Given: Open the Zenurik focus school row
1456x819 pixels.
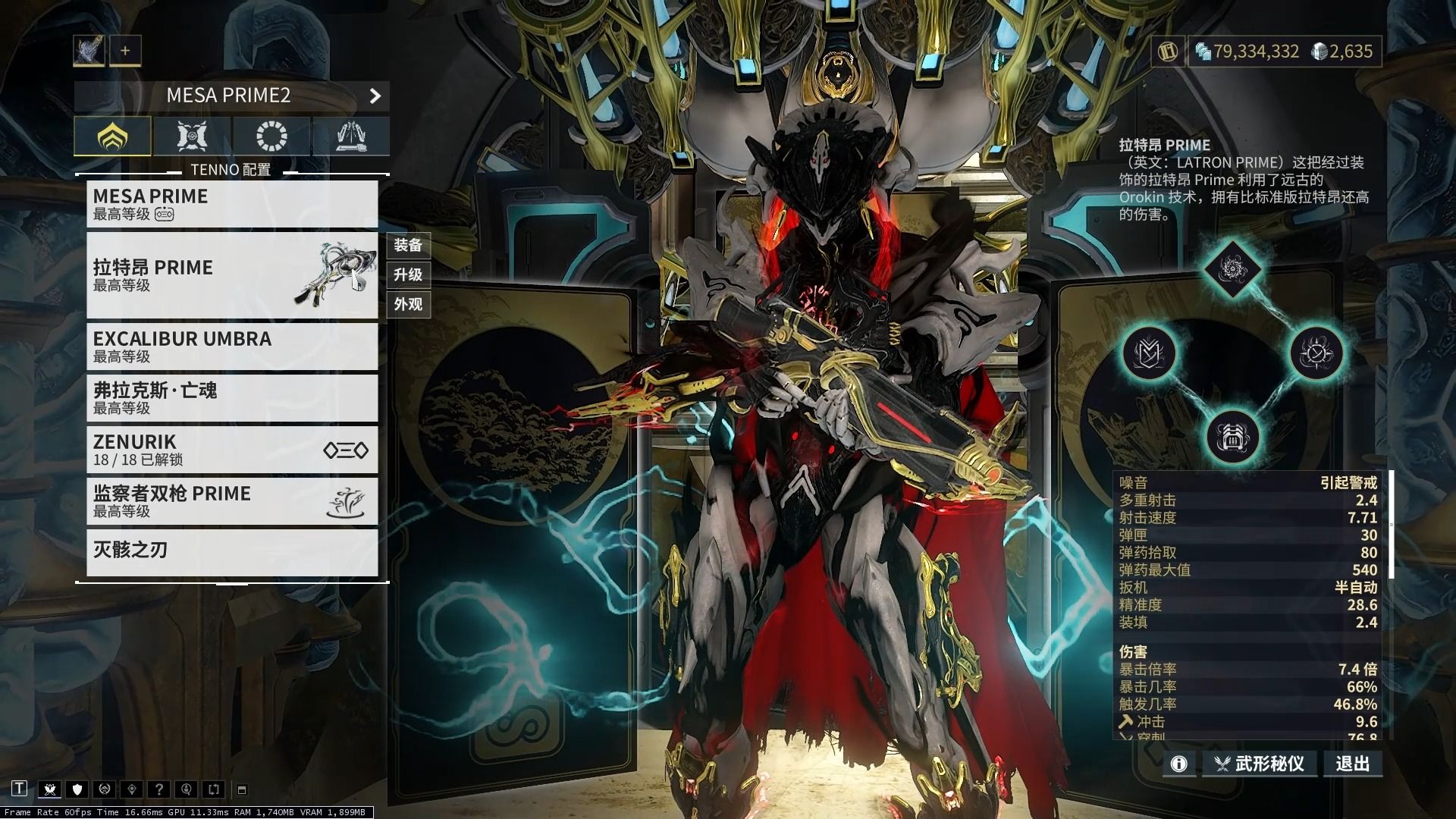Looking at the screenshot, I should [231, 450].
